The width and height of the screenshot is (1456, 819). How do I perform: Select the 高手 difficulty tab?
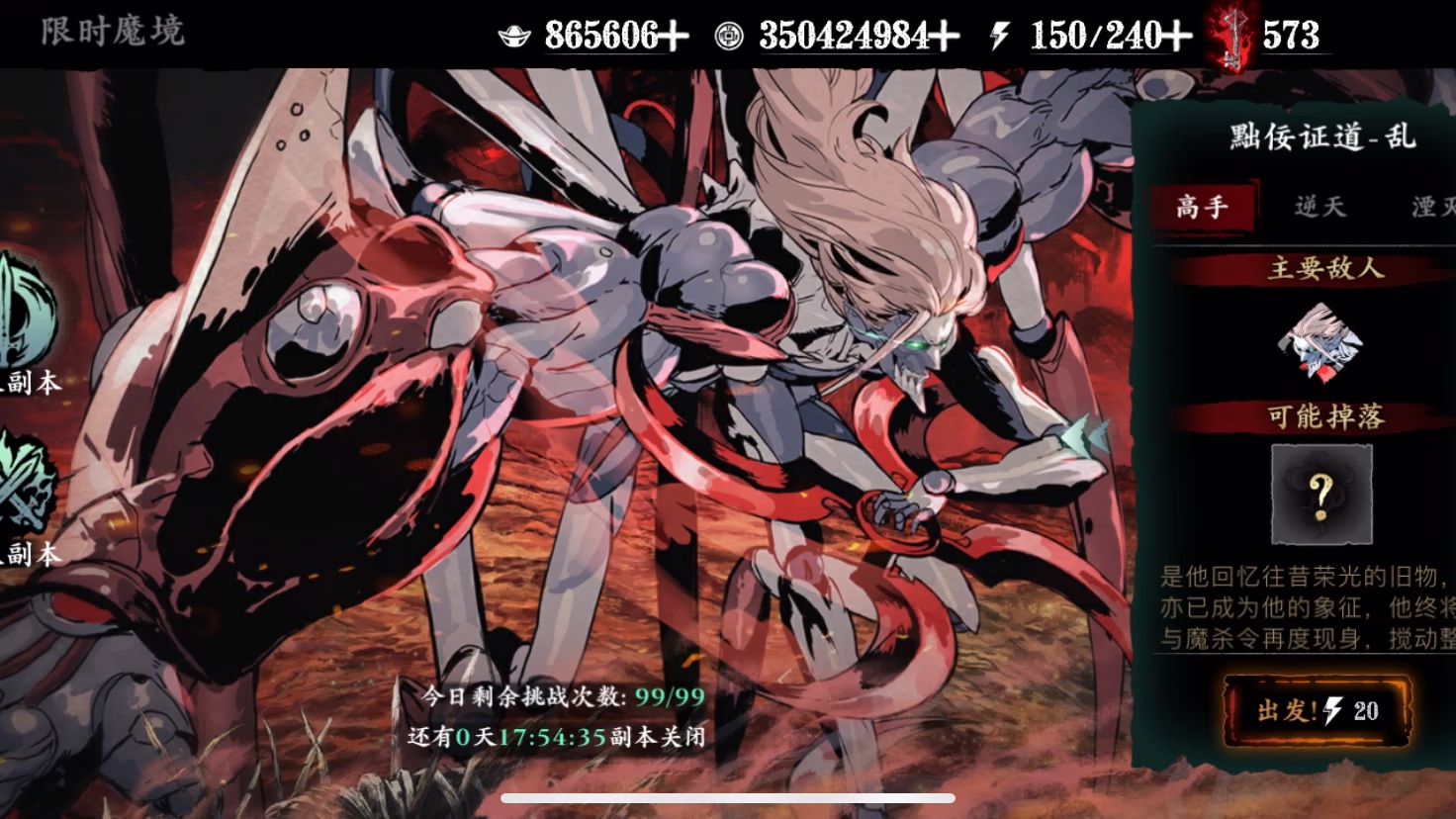[1203, 207]
